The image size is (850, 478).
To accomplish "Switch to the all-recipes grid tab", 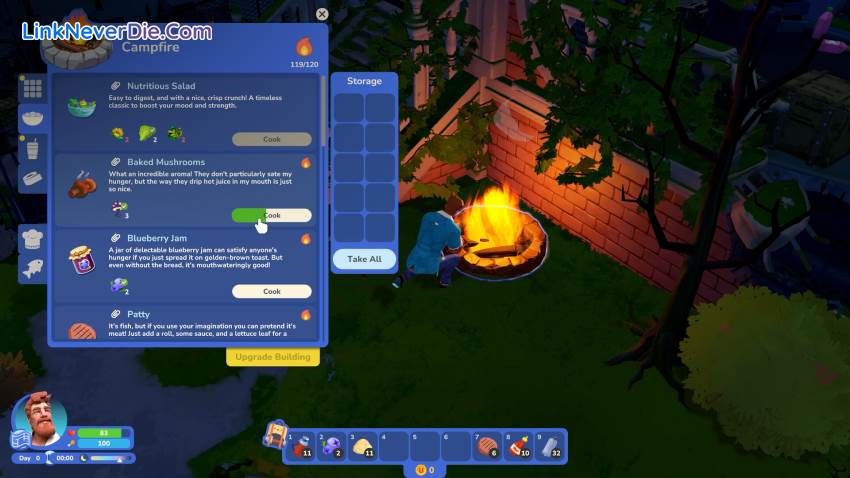I will click(x=32, y=88).
